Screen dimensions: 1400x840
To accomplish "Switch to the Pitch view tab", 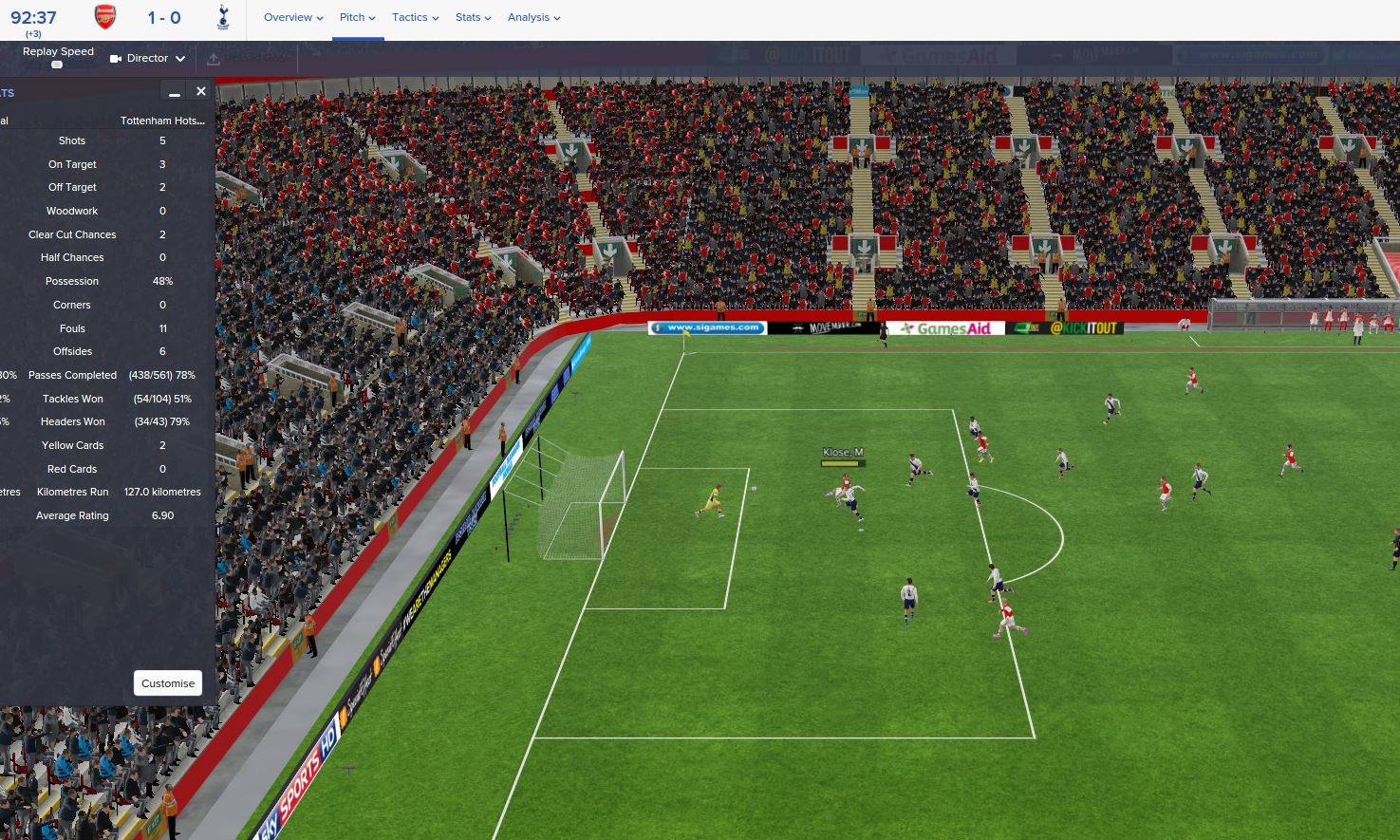I will (357, 17).
